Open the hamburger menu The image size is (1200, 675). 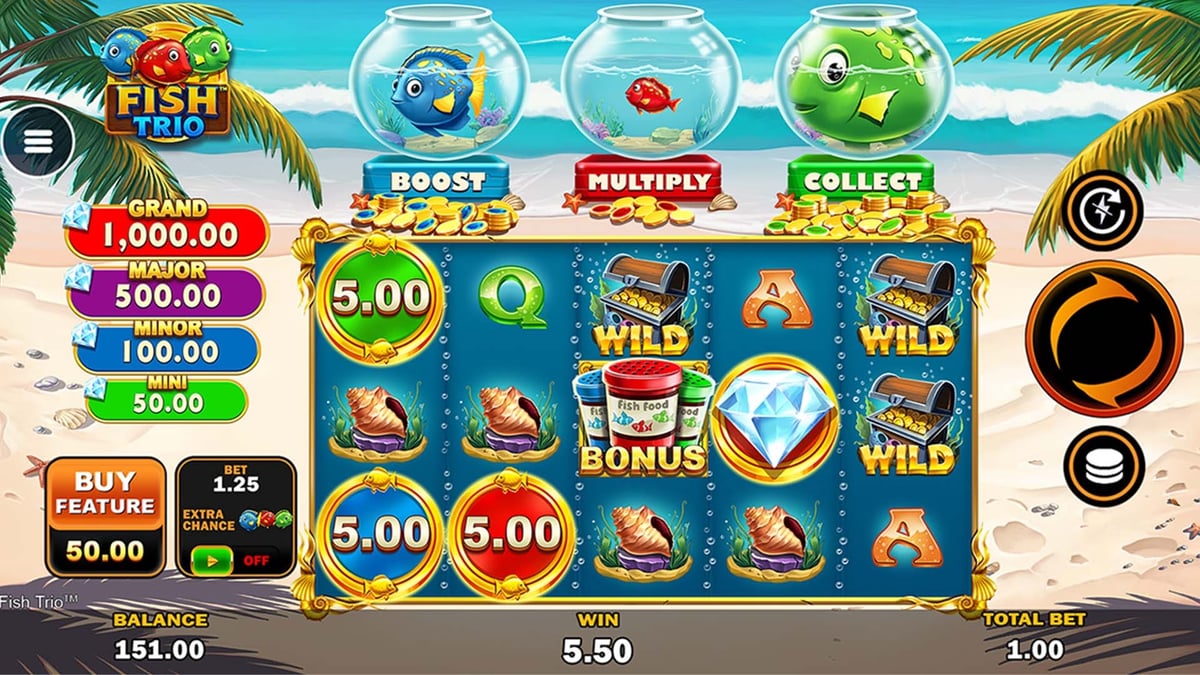click(38, 142)
